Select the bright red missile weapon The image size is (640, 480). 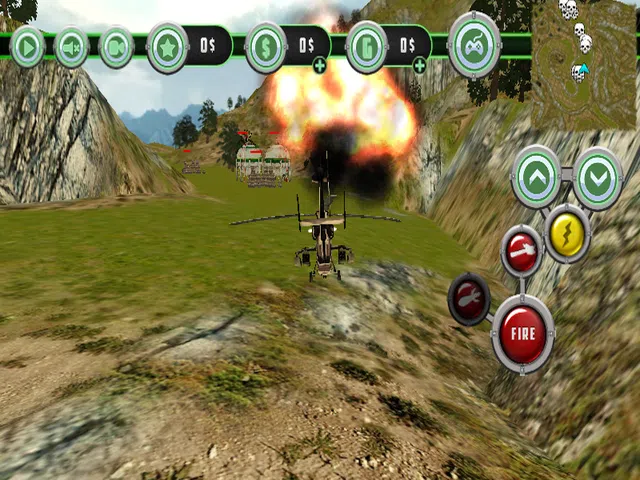(x=521, y=250)
